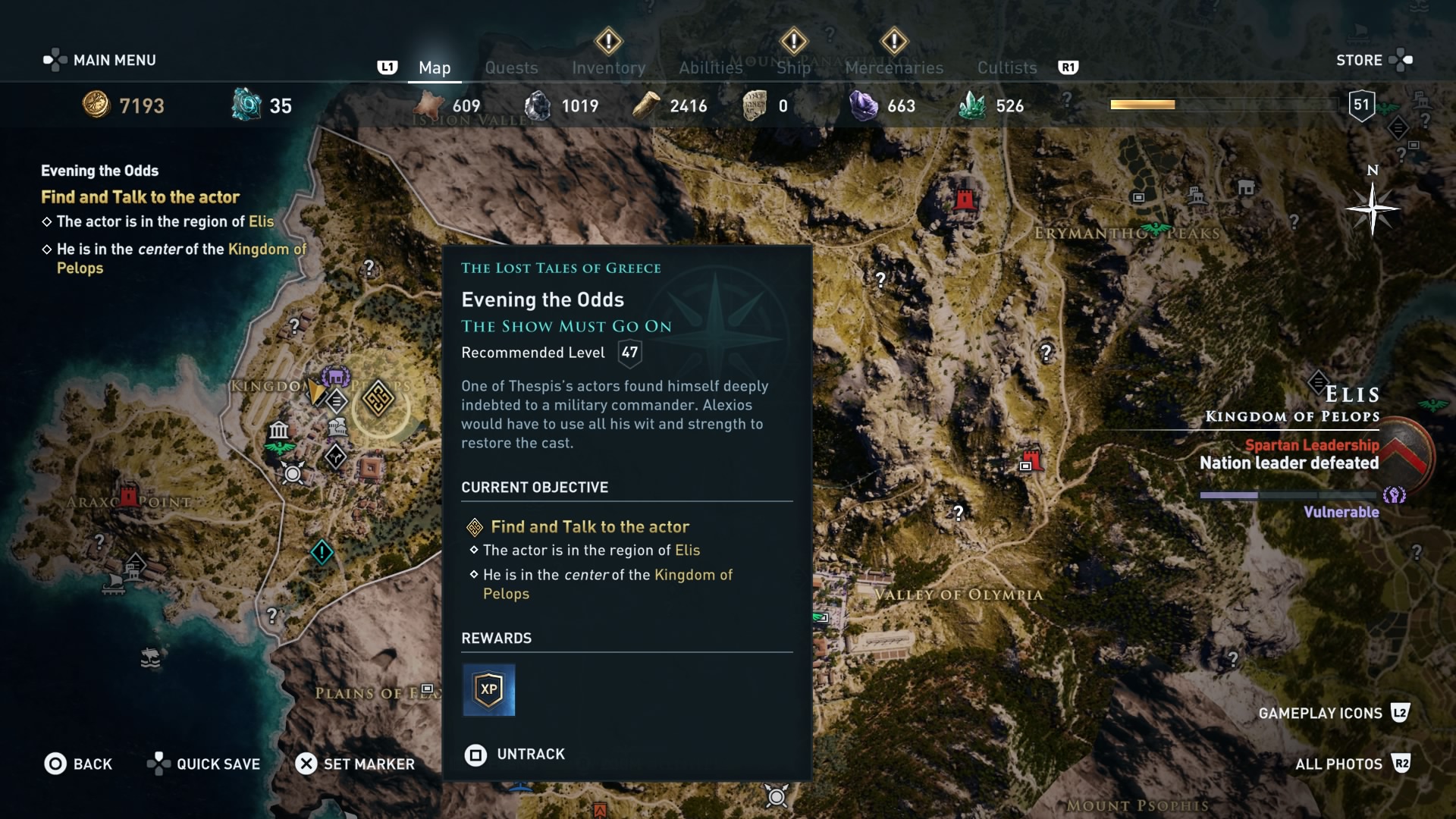Viewport: 1456px width, 819px height.
Task: Expand the red fort marker near Erymanthos Peaks
Action: point(965,200)
